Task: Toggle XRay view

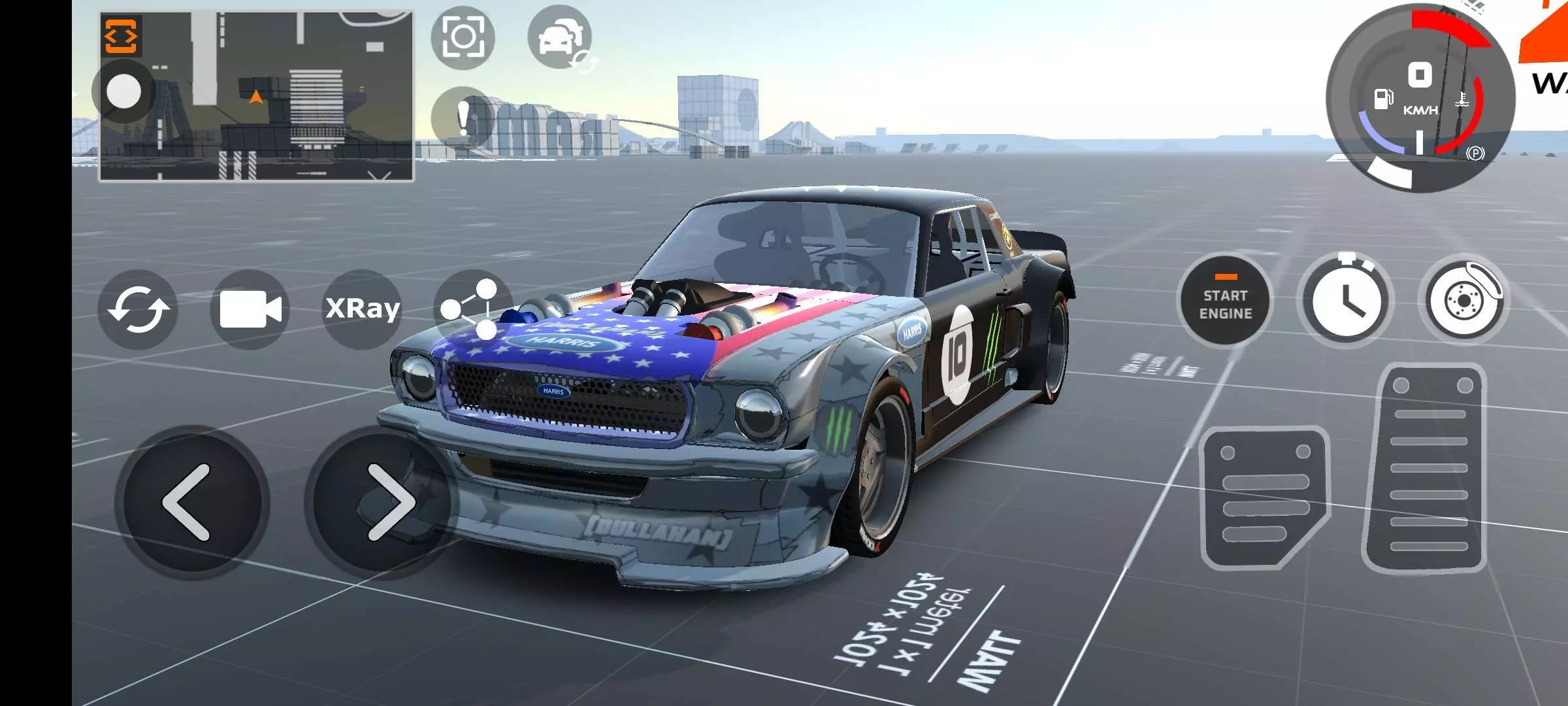Action: pyautogui.click(x=363, y=308)
